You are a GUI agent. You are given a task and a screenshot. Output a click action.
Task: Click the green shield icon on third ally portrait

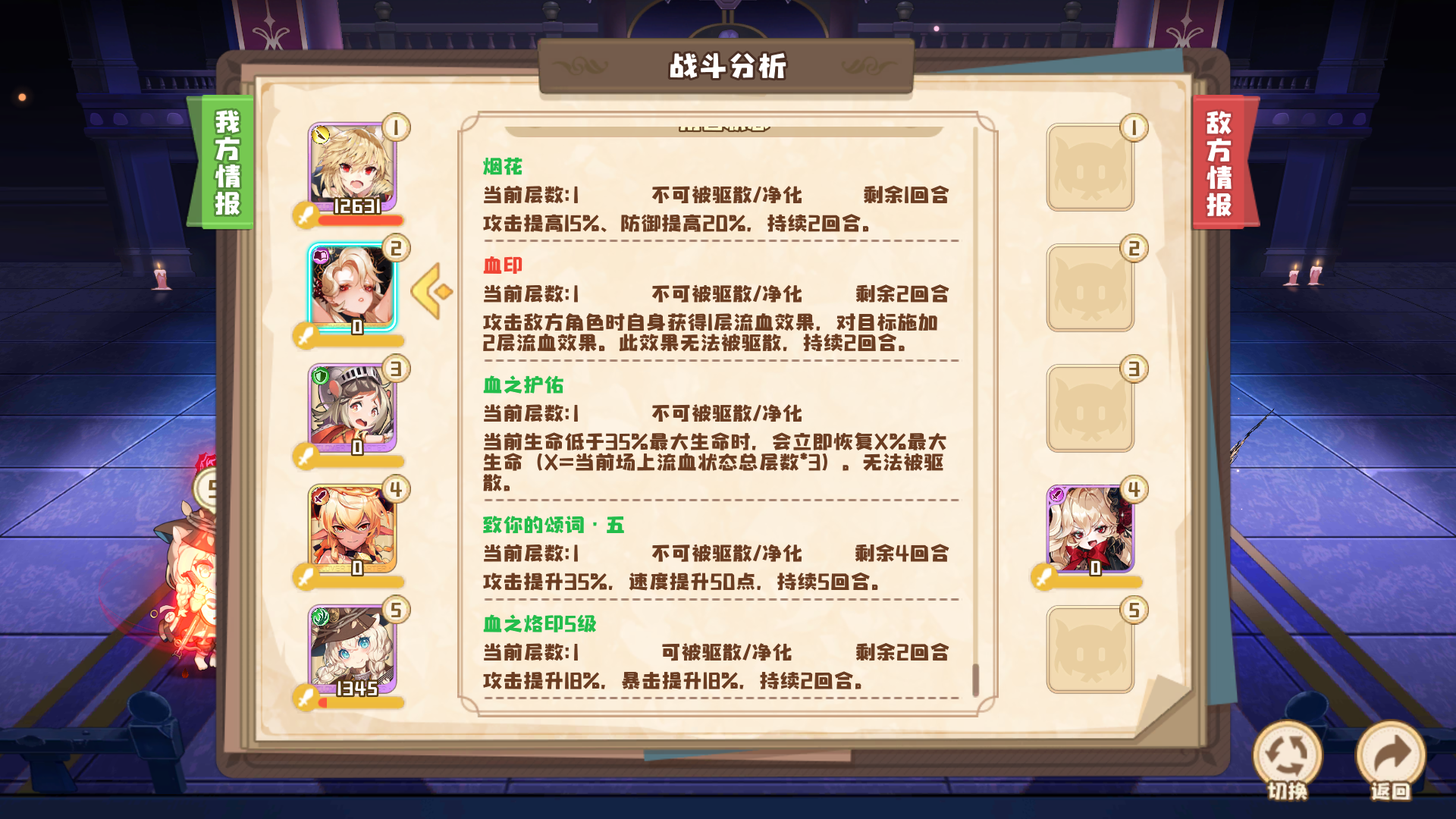[322, 377]
